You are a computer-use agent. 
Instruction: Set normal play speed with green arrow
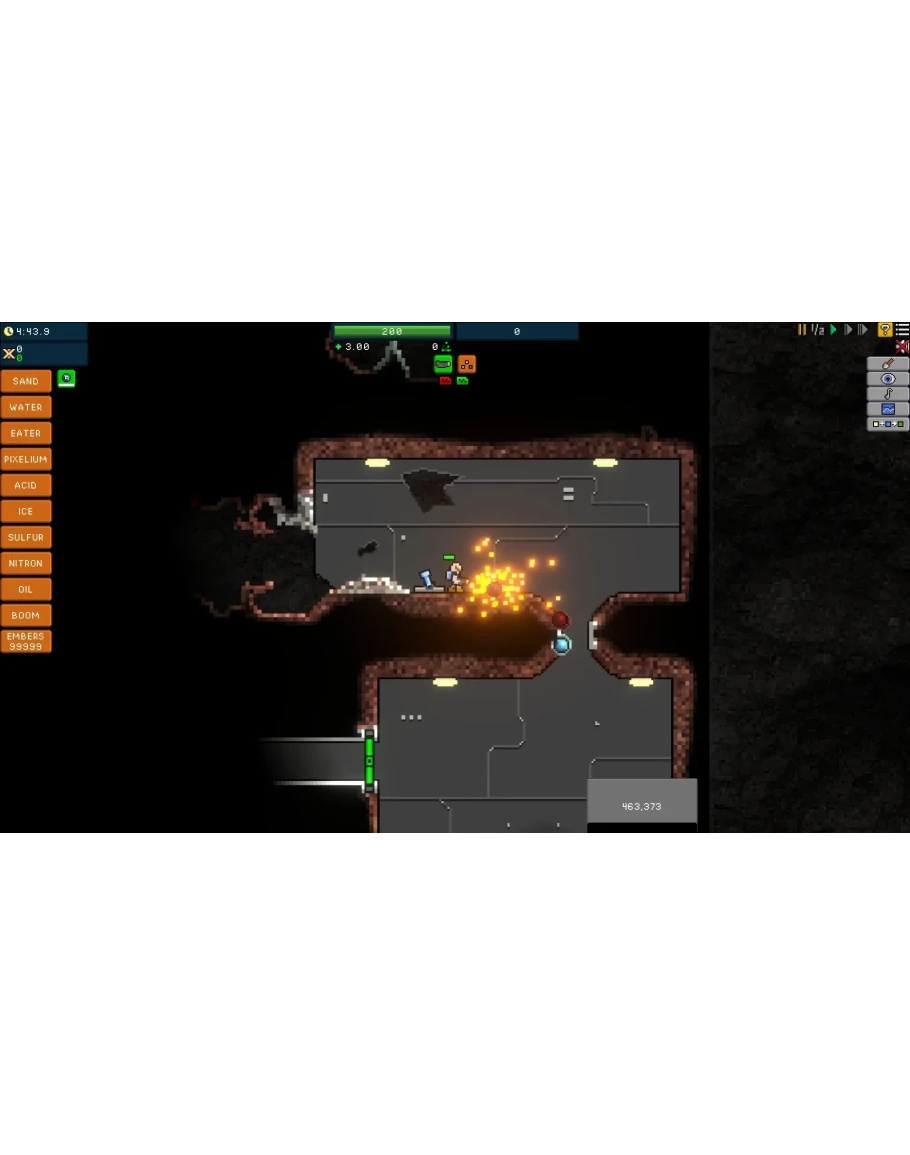(x=833, y=330)
